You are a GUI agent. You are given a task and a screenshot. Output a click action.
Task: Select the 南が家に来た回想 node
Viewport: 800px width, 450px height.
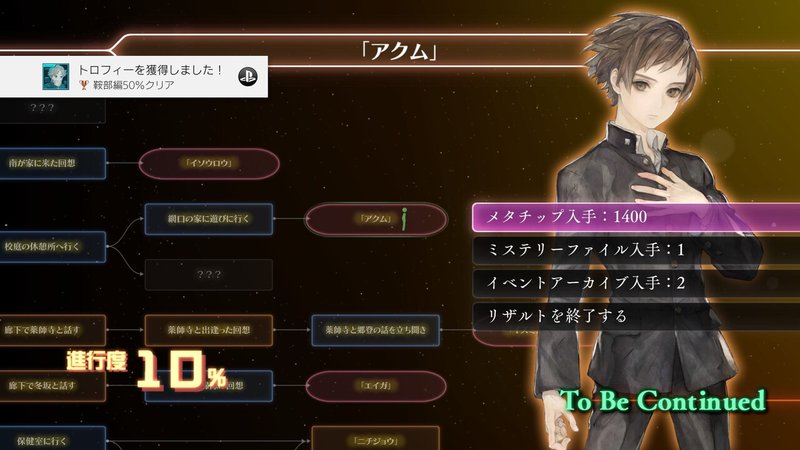(53, 161)
